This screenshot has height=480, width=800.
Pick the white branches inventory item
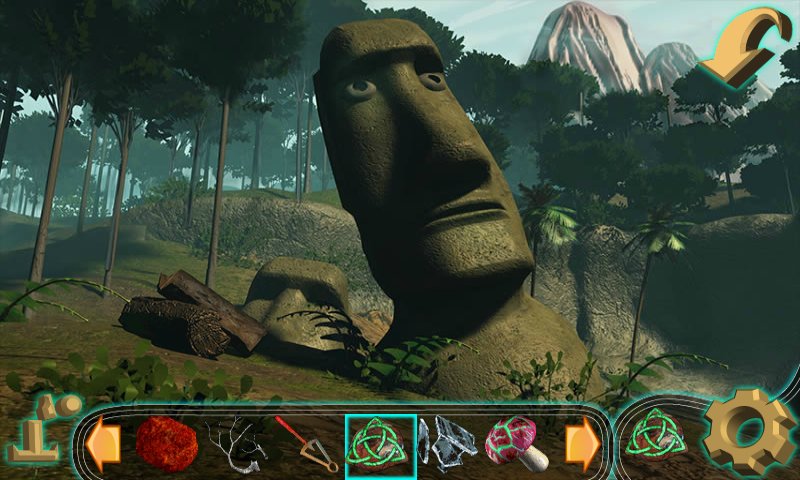coord(236,443)
